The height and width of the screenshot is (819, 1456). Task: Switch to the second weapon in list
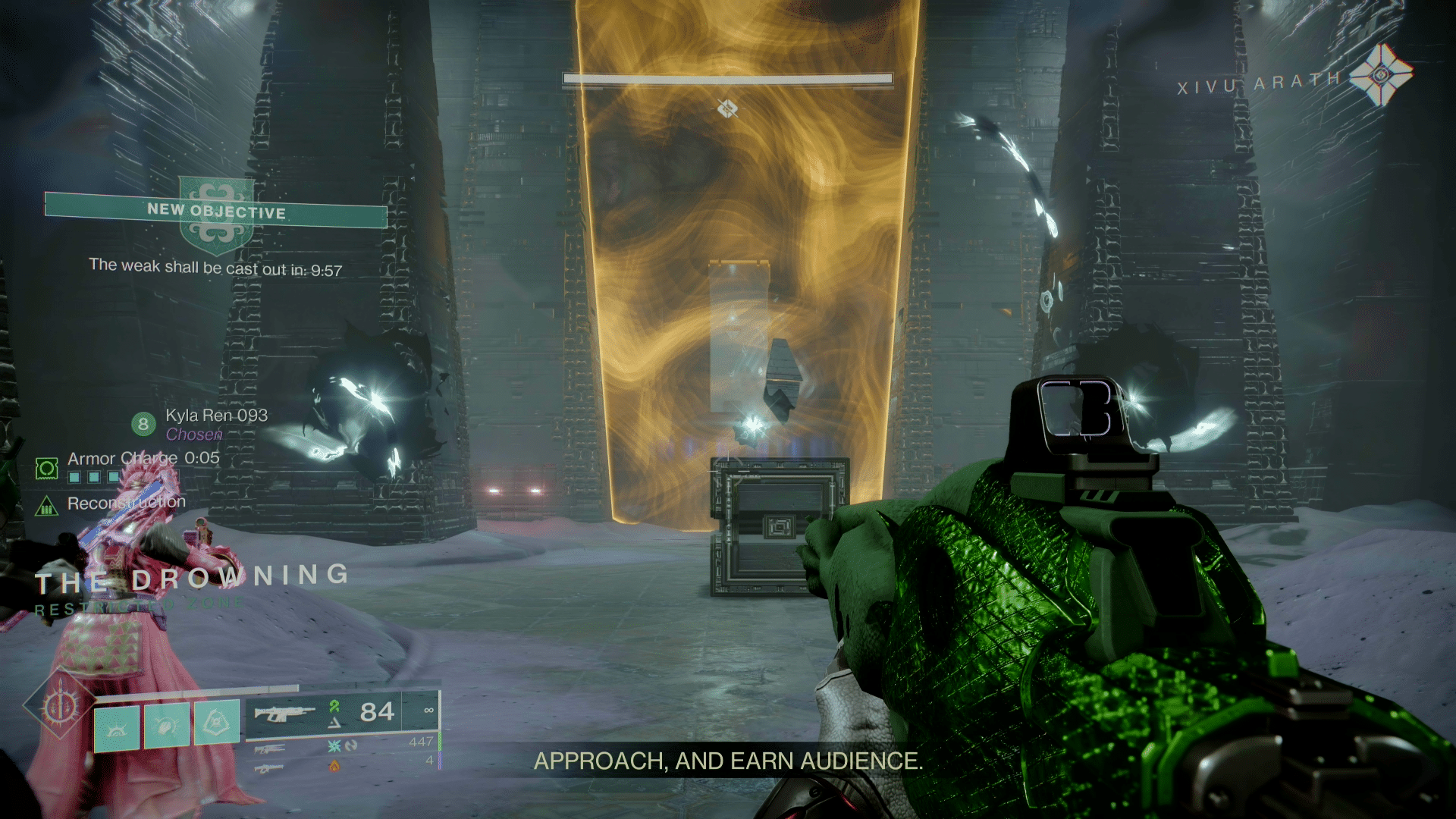pos(269,749)
